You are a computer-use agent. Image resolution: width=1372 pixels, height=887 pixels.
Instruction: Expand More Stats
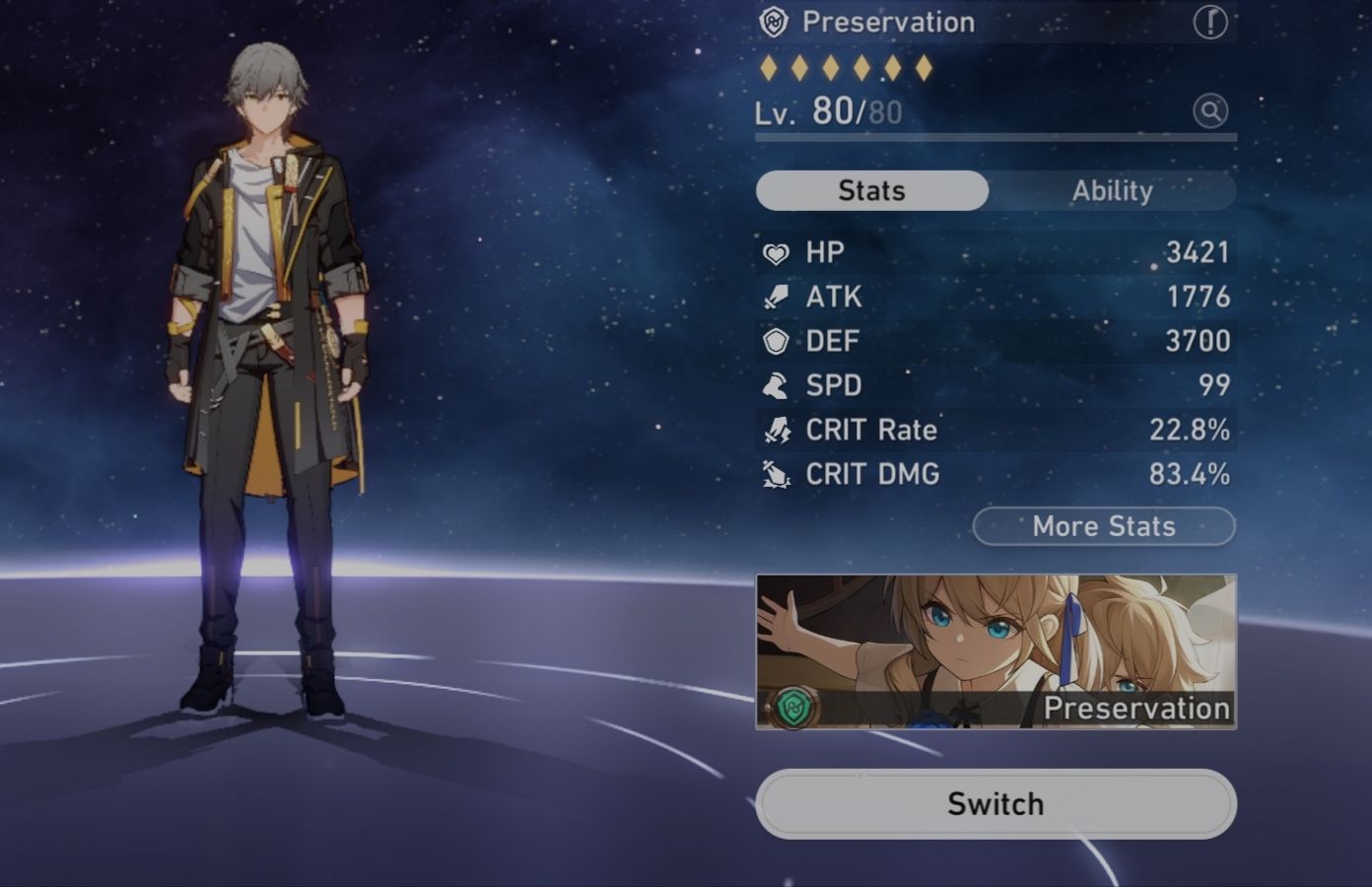coord(1102,526)
